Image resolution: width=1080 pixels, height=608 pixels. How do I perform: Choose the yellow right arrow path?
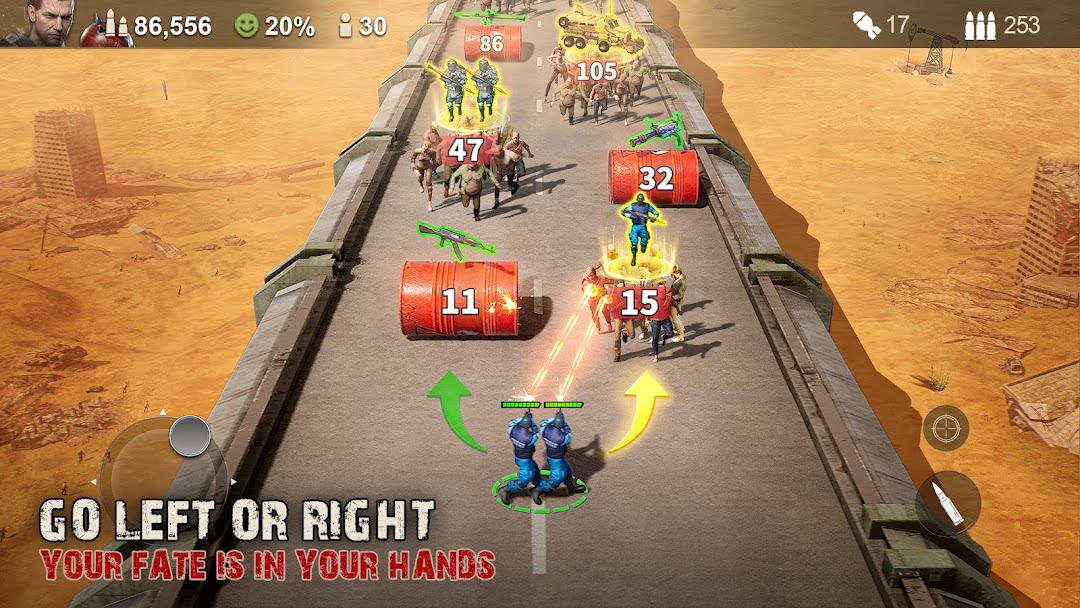pyautogui.click(x=640, y=411)
